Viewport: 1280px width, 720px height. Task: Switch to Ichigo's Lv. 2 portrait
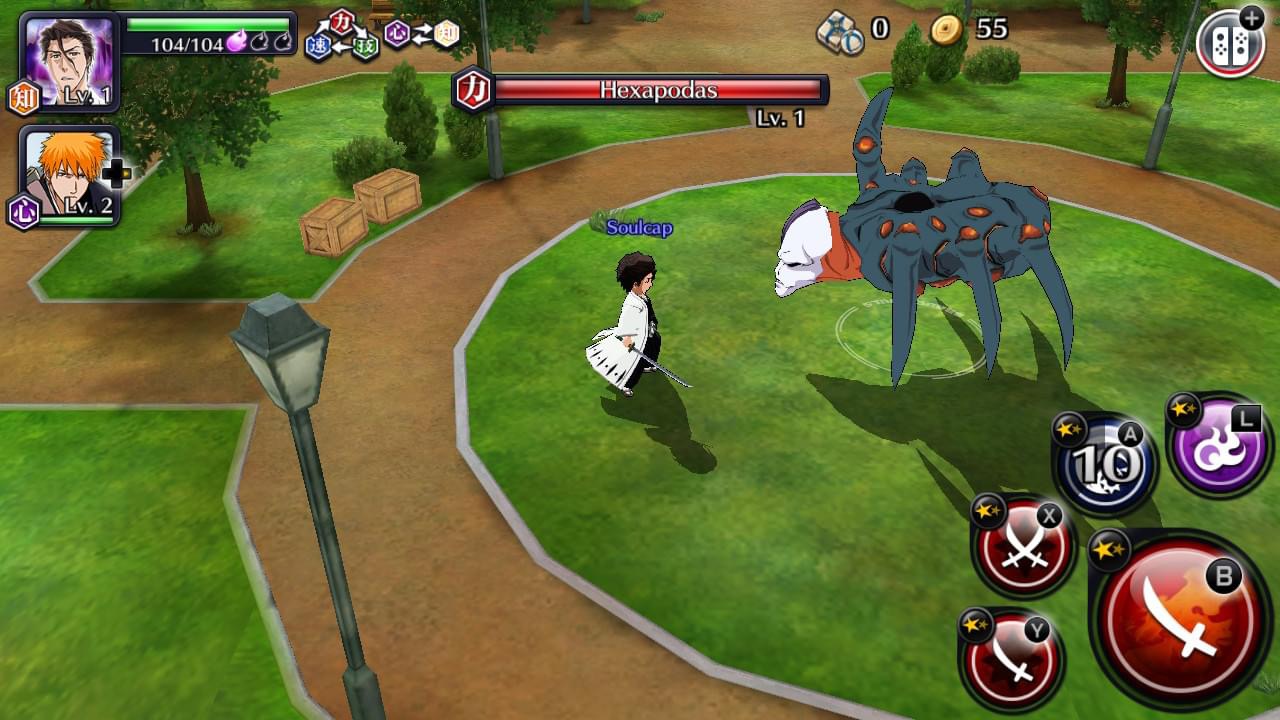click(68, 176)
